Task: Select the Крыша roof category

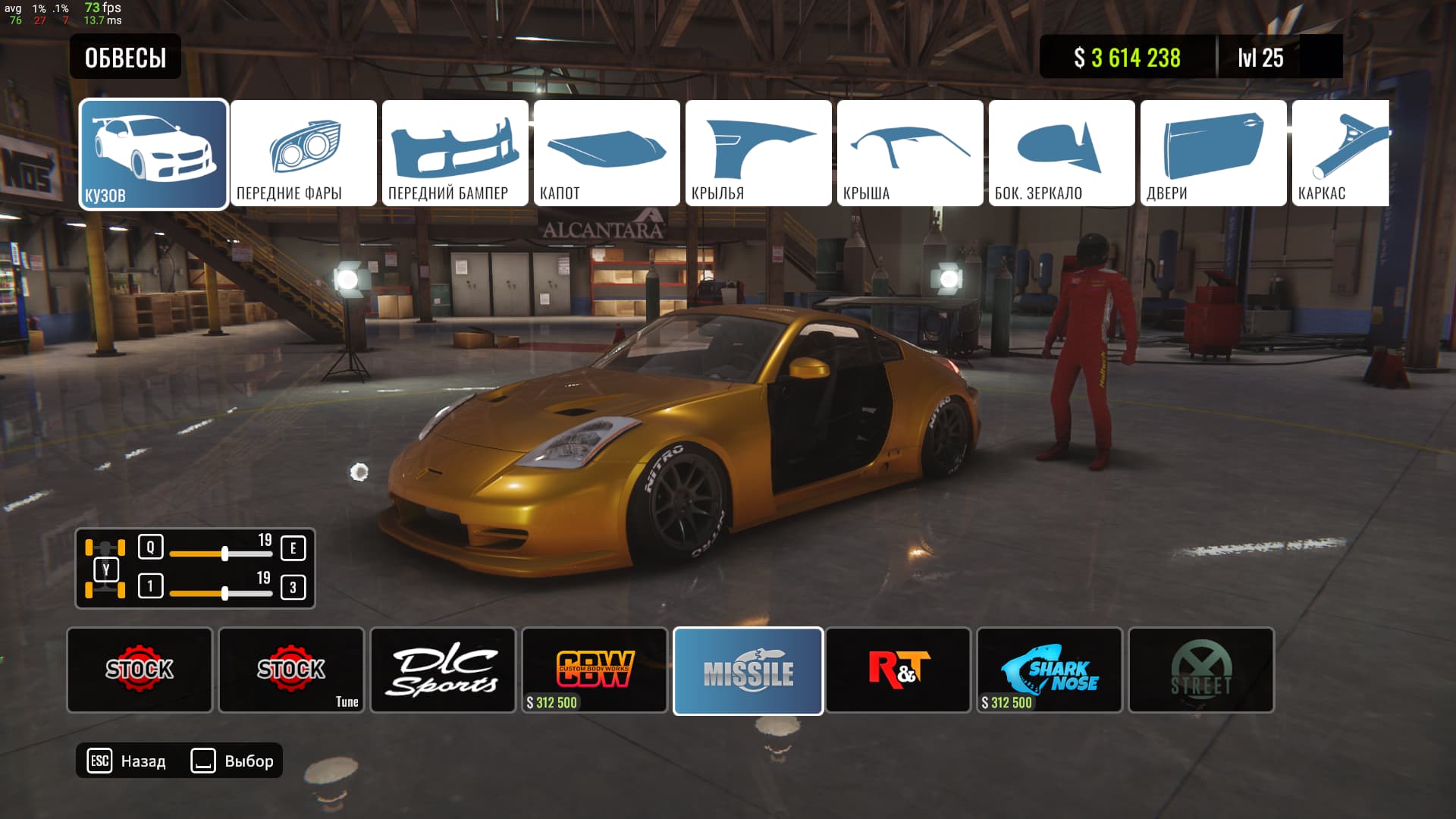Action: (910, 153)
